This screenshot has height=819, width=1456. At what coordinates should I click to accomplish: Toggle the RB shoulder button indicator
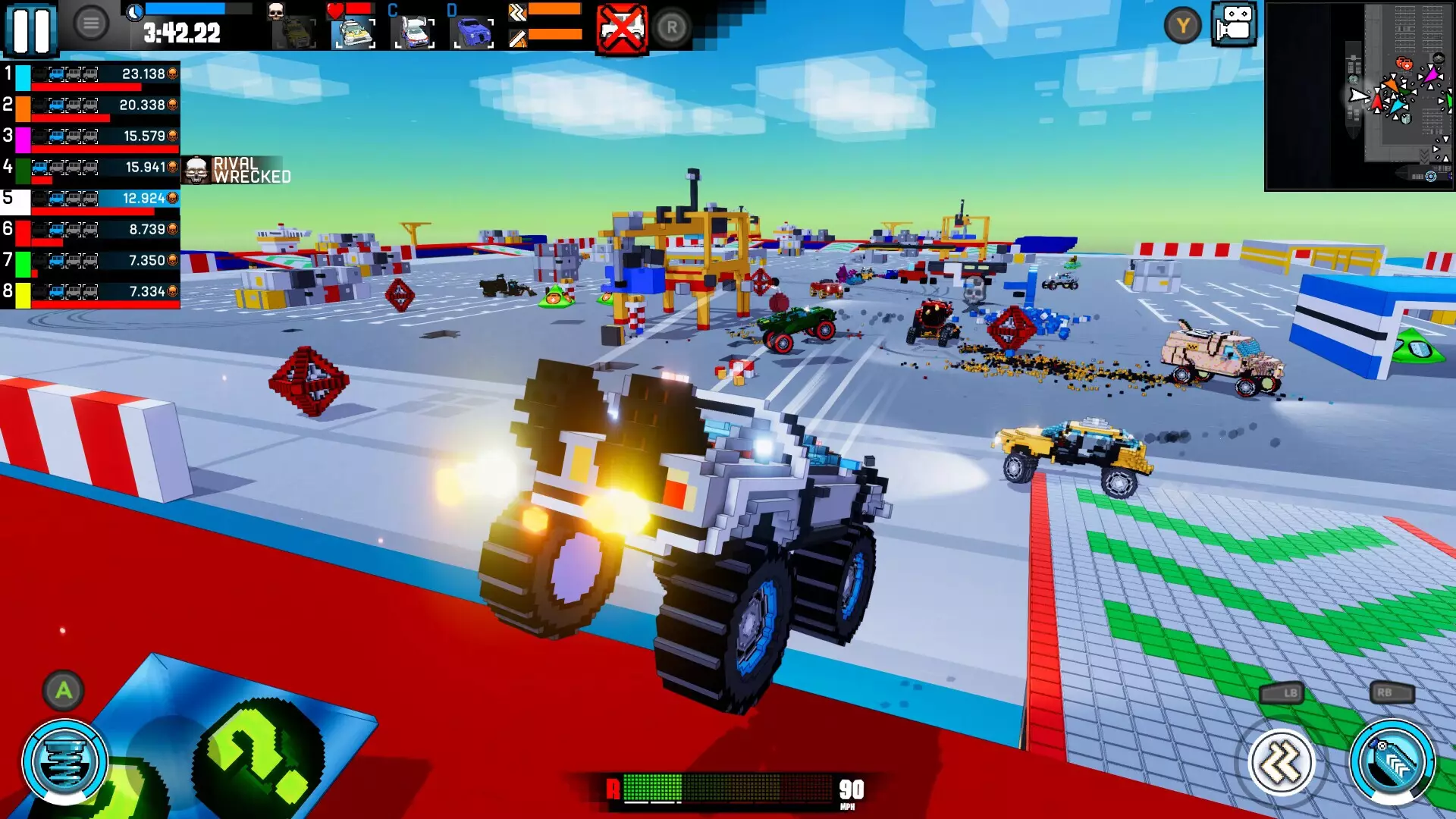click(1385, 692)
